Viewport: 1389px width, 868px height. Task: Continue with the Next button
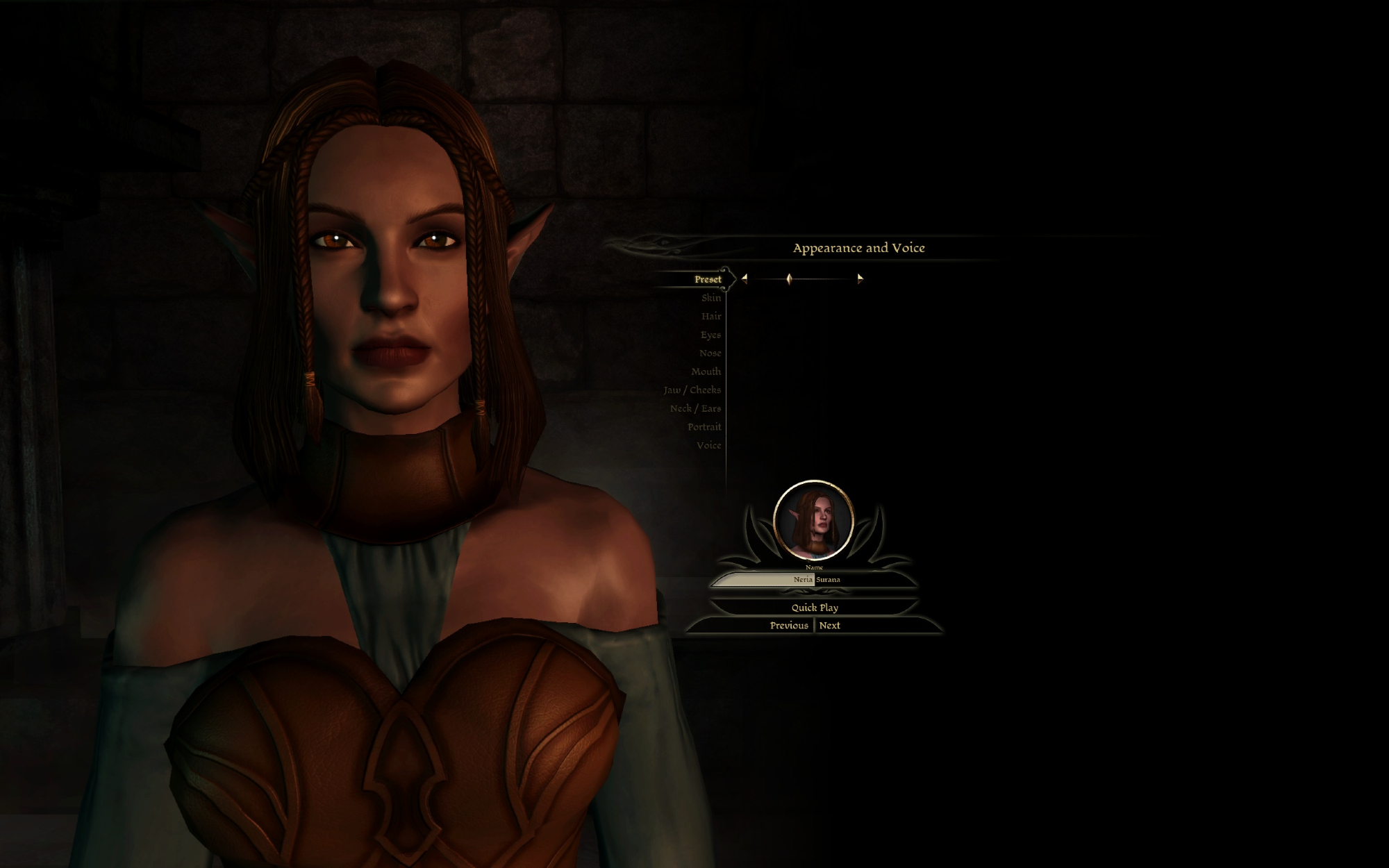[829, 626]
